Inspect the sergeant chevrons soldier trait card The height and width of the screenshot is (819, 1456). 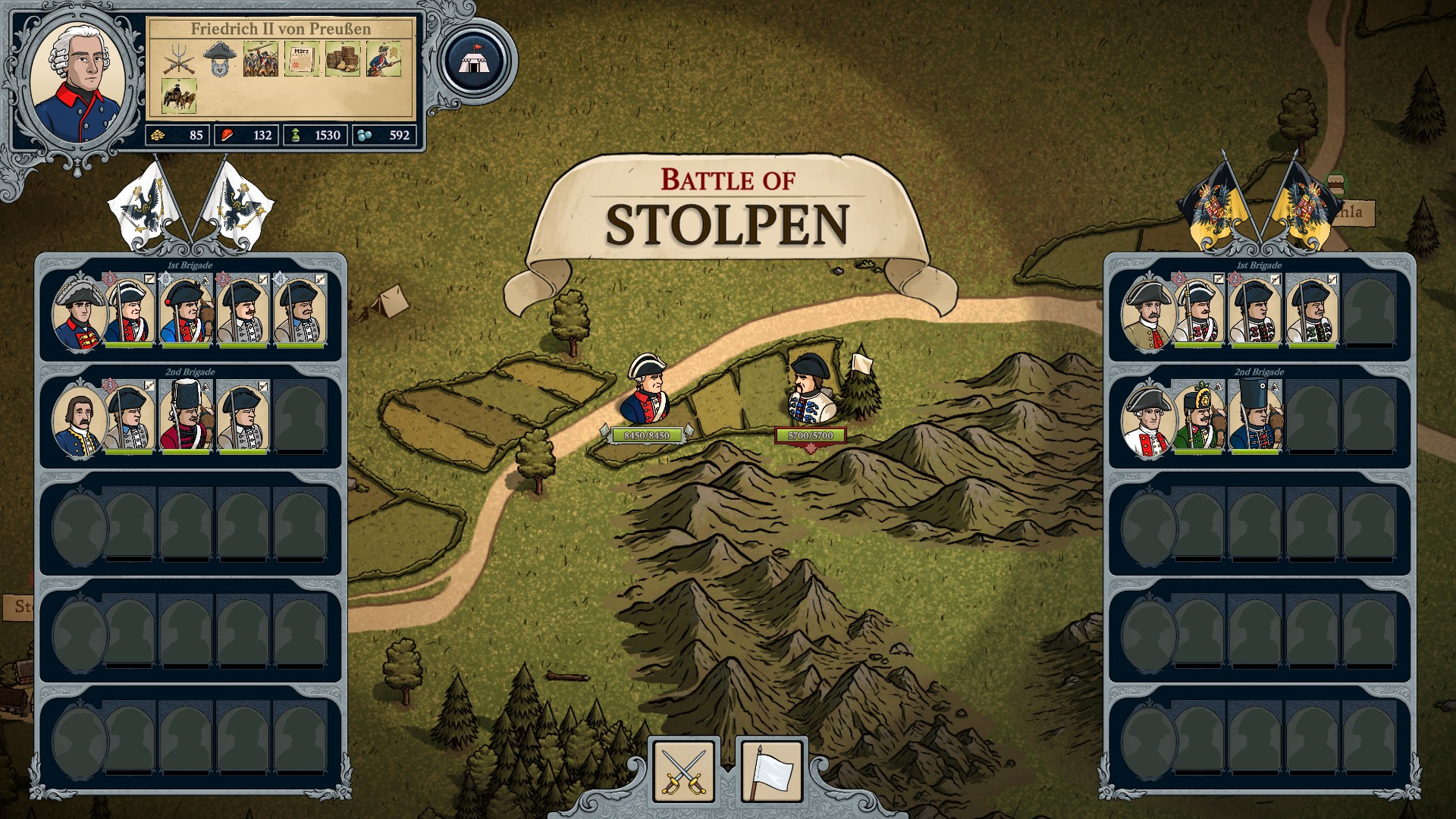384,59
